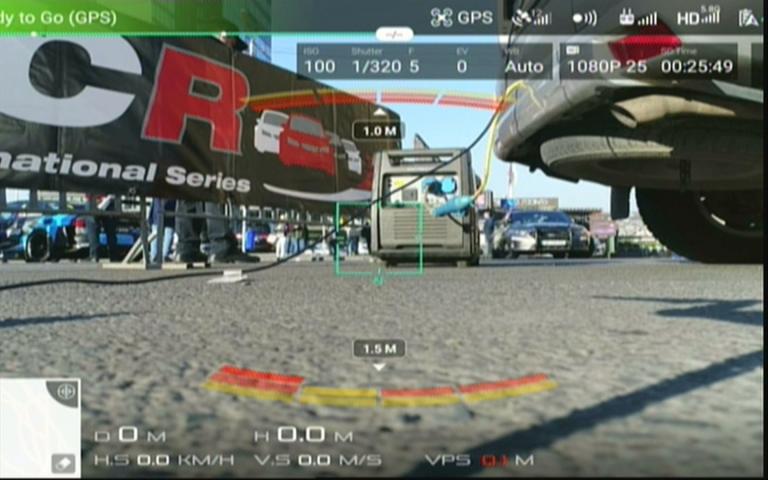Tap the Ready to Go (GPS) status bar
This screenshot has height=480, width=768.
tap(60, 17)
